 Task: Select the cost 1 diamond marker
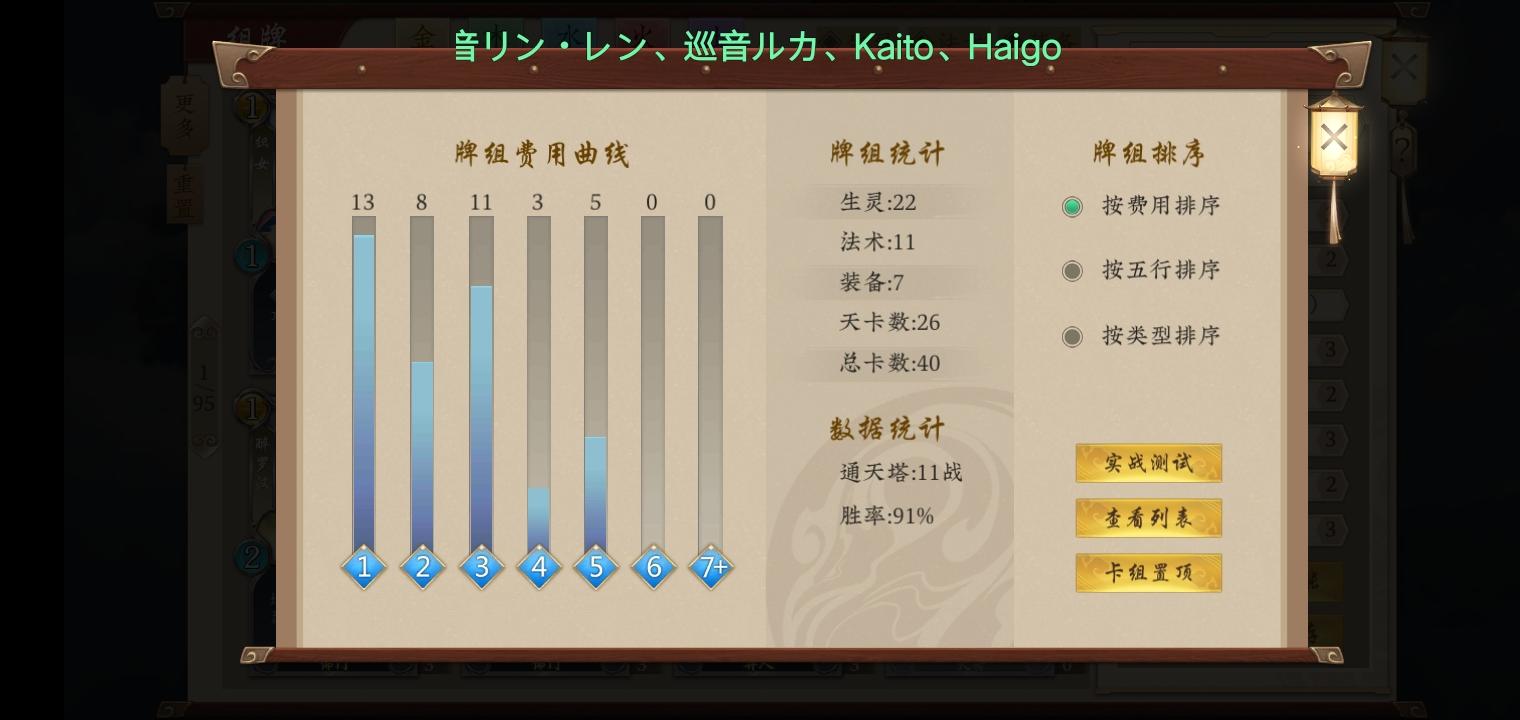pos(364,567)
